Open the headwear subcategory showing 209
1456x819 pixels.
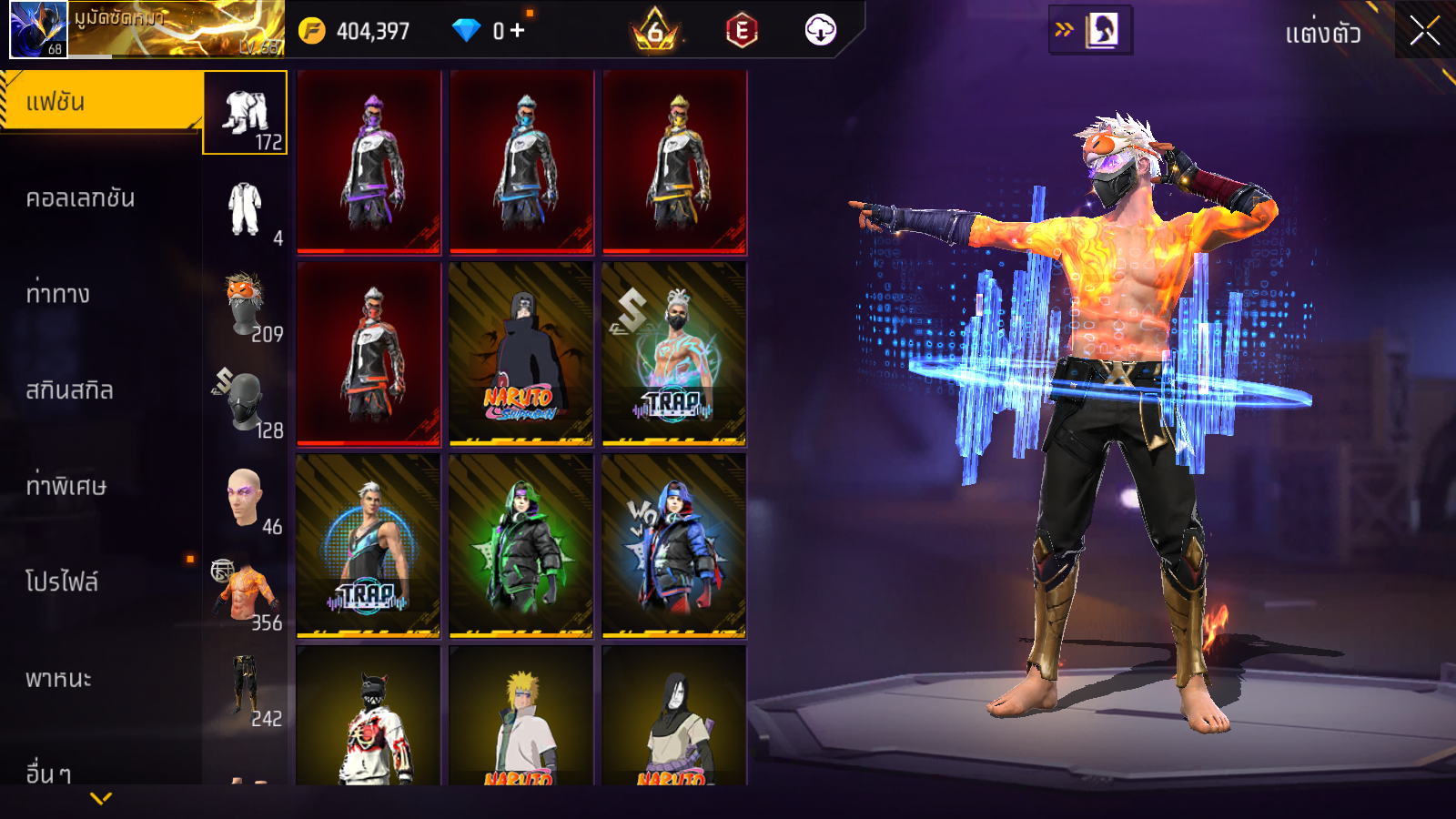246,307
